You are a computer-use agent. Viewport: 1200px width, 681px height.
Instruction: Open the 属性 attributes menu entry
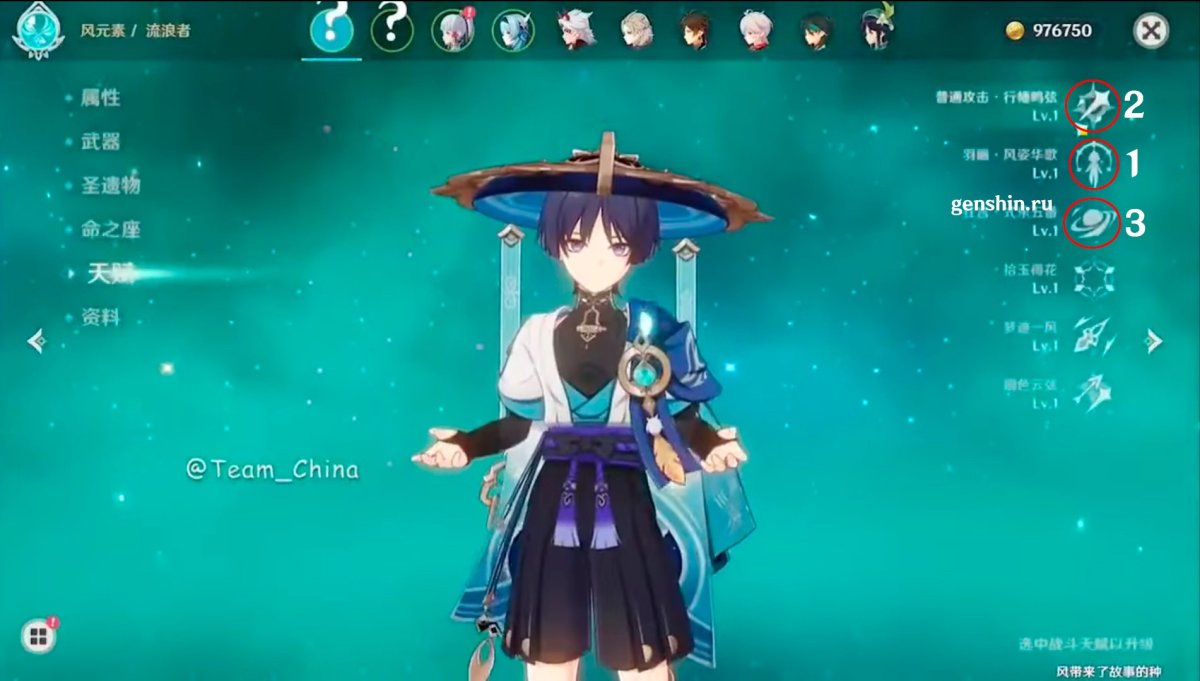[101, 98]
